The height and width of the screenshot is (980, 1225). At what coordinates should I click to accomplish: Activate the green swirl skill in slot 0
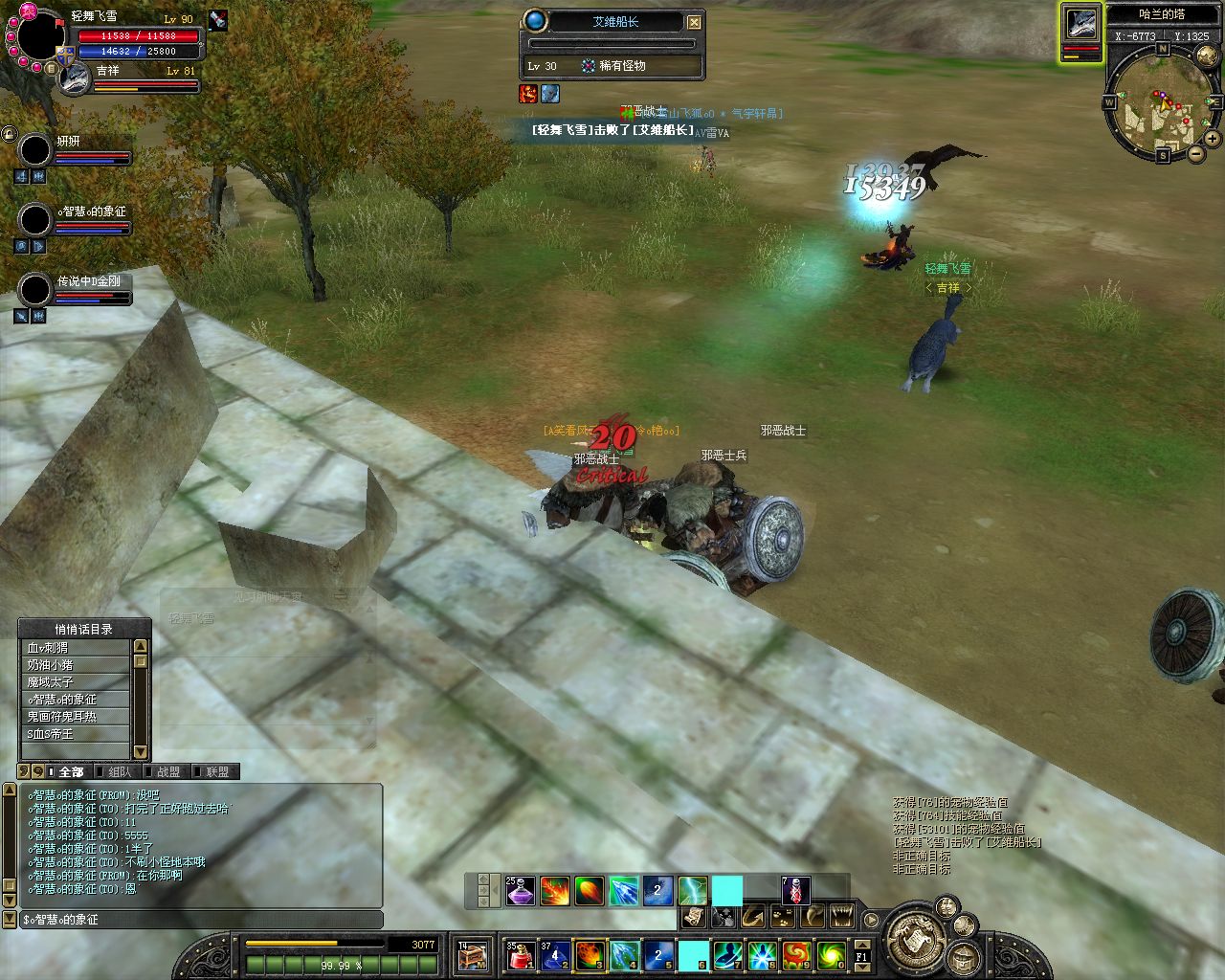[831, 954]
